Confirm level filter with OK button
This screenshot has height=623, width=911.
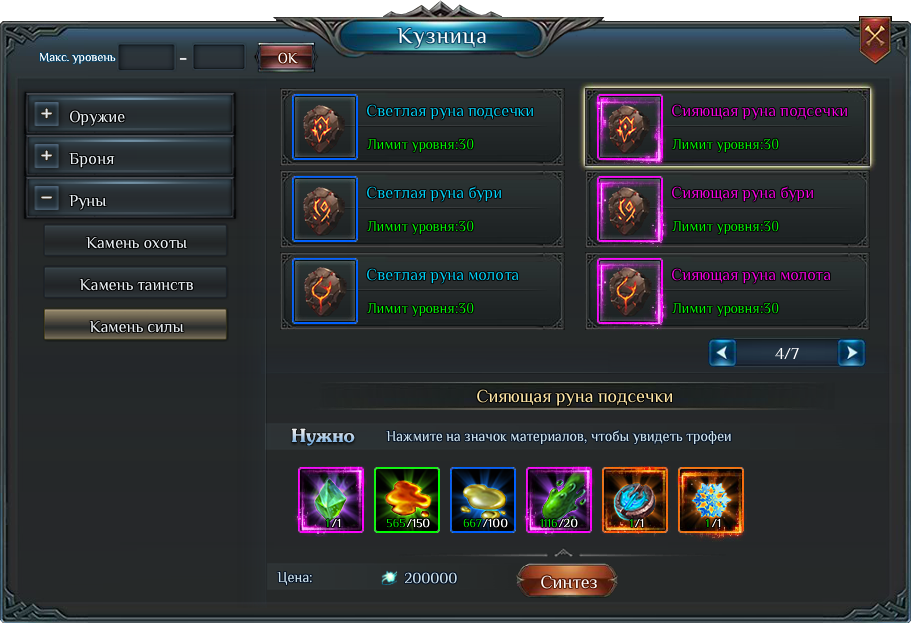click(x=287, y=58)
